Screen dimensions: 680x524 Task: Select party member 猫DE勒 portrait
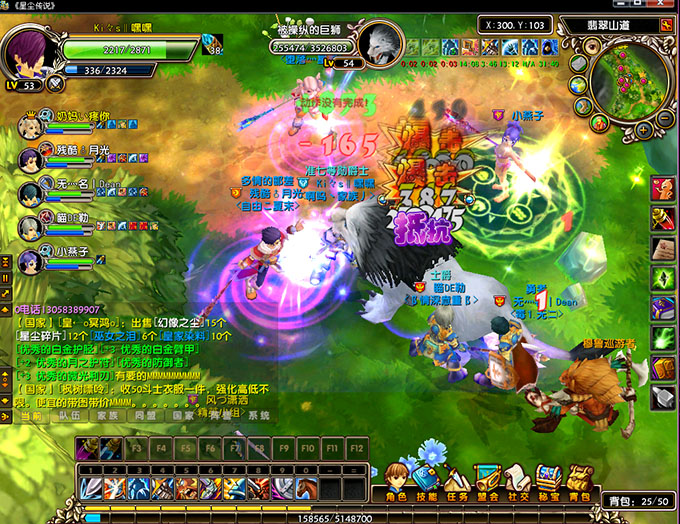click(30, 225)
